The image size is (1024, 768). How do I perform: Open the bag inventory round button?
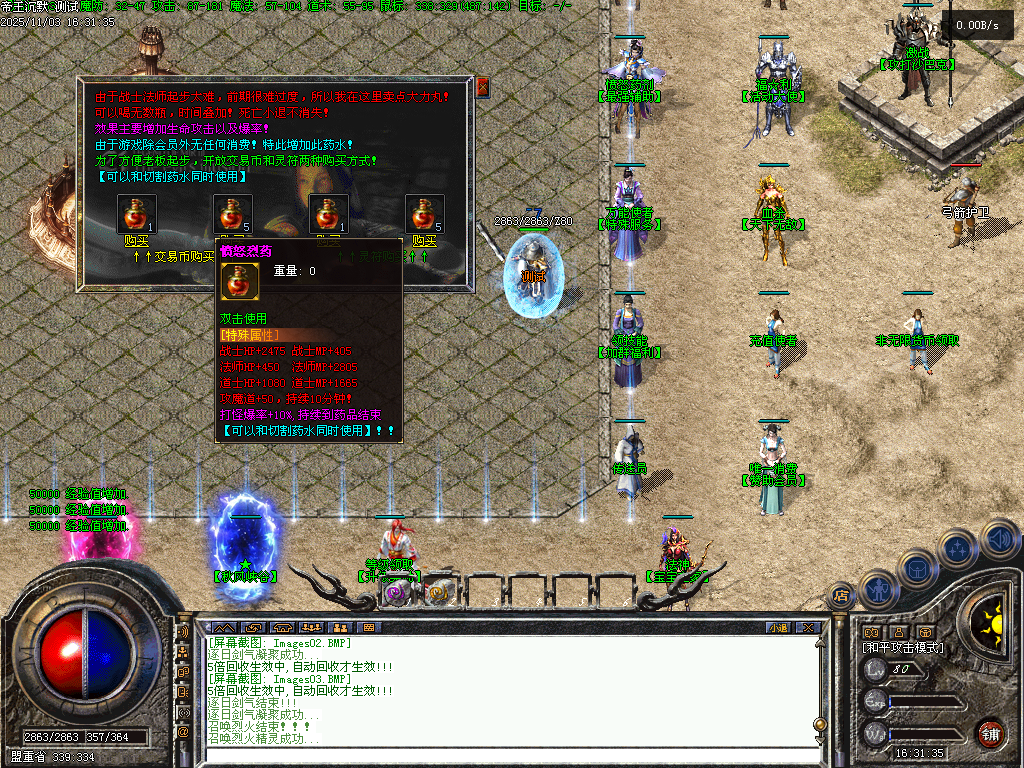click(917, 567)
